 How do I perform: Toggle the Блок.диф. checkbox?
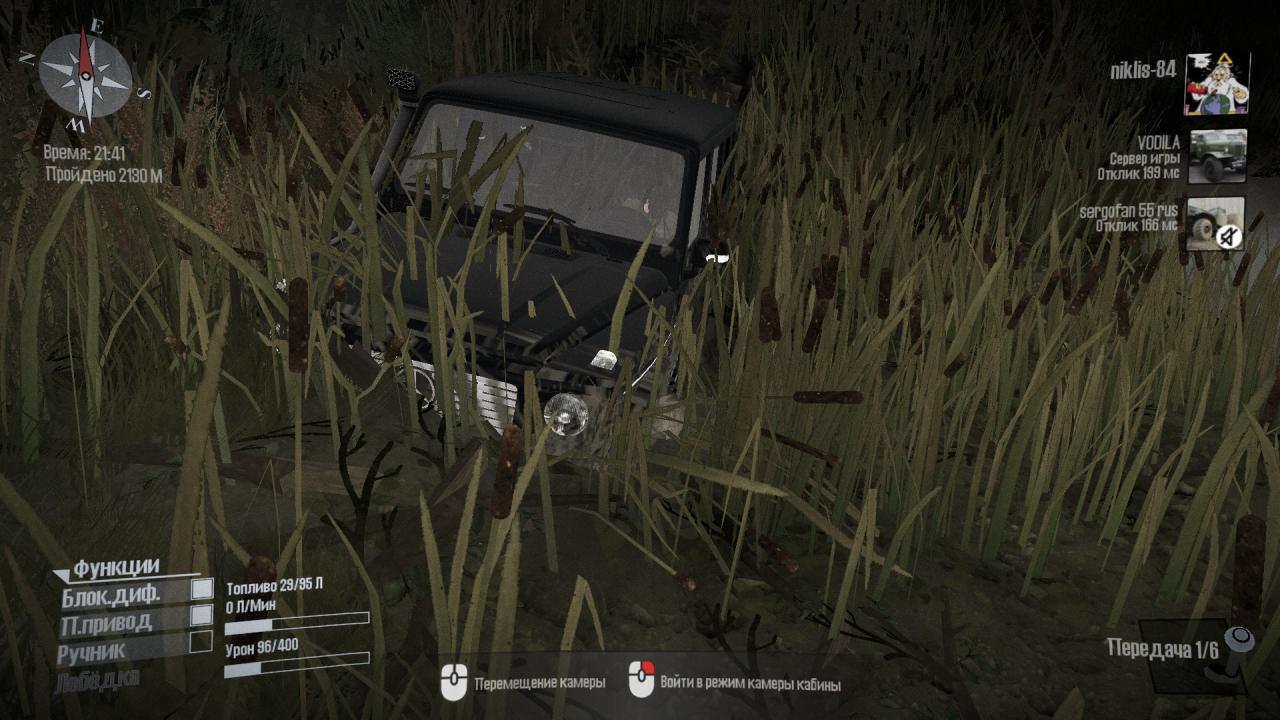[x=202, y=589]
